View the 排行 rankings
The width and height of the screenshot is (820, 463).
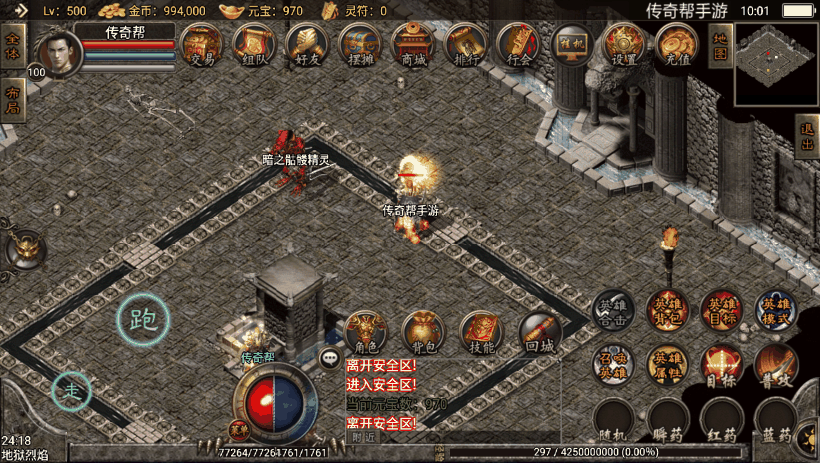click(465, 46)
